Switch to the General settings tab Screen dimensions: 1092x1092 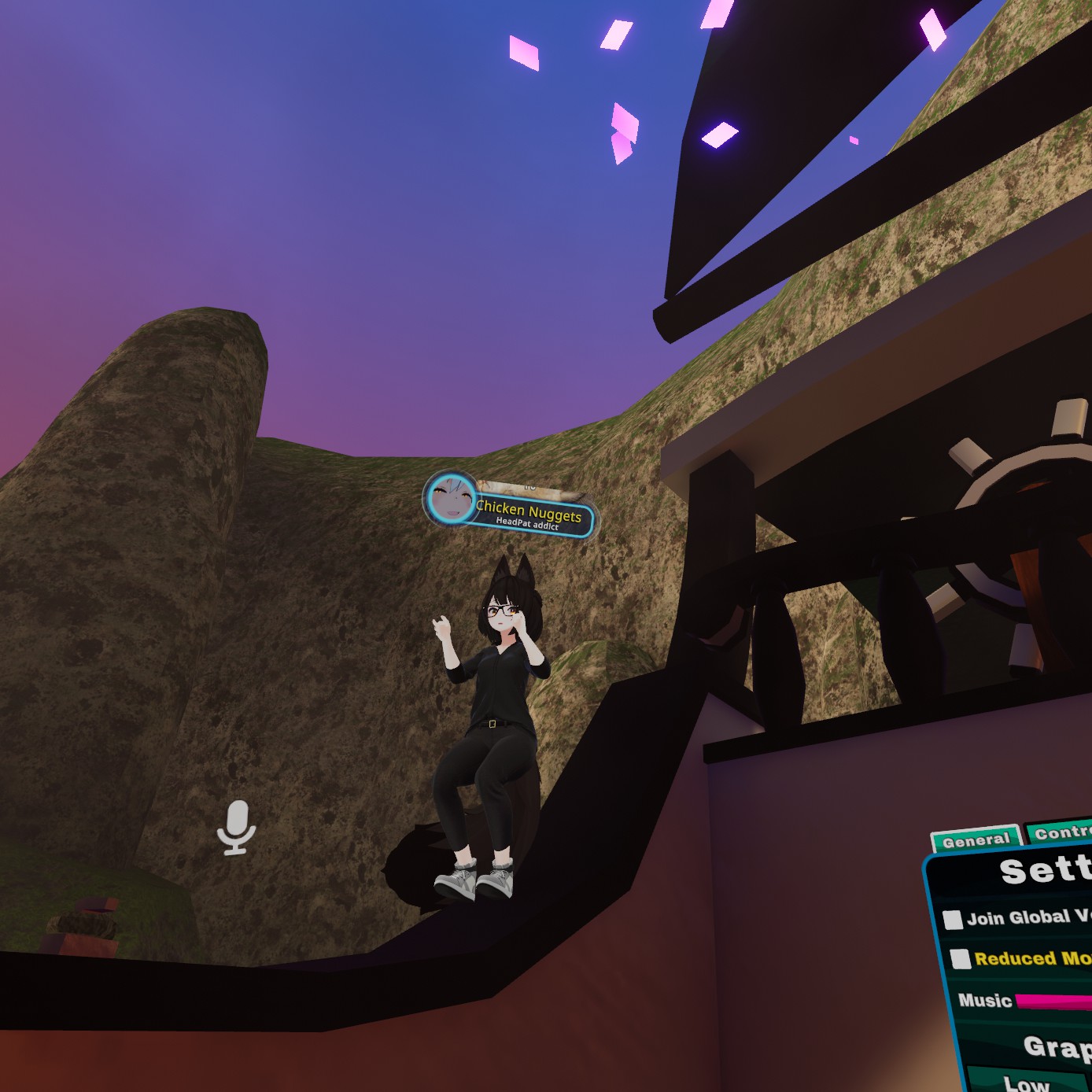coord(976,840)
